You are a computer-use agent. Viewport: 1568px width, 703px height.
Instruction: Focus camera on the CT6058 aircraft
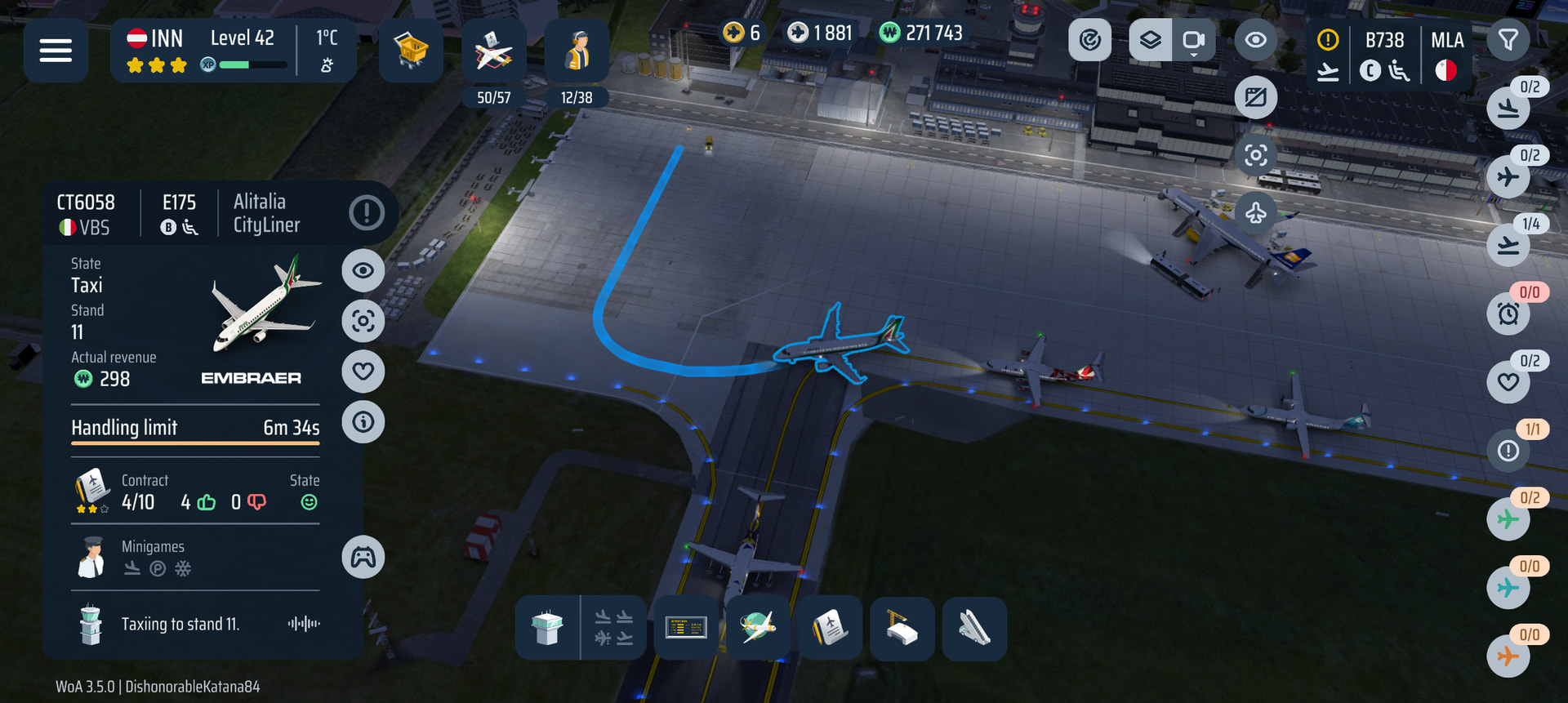(363, 321)
